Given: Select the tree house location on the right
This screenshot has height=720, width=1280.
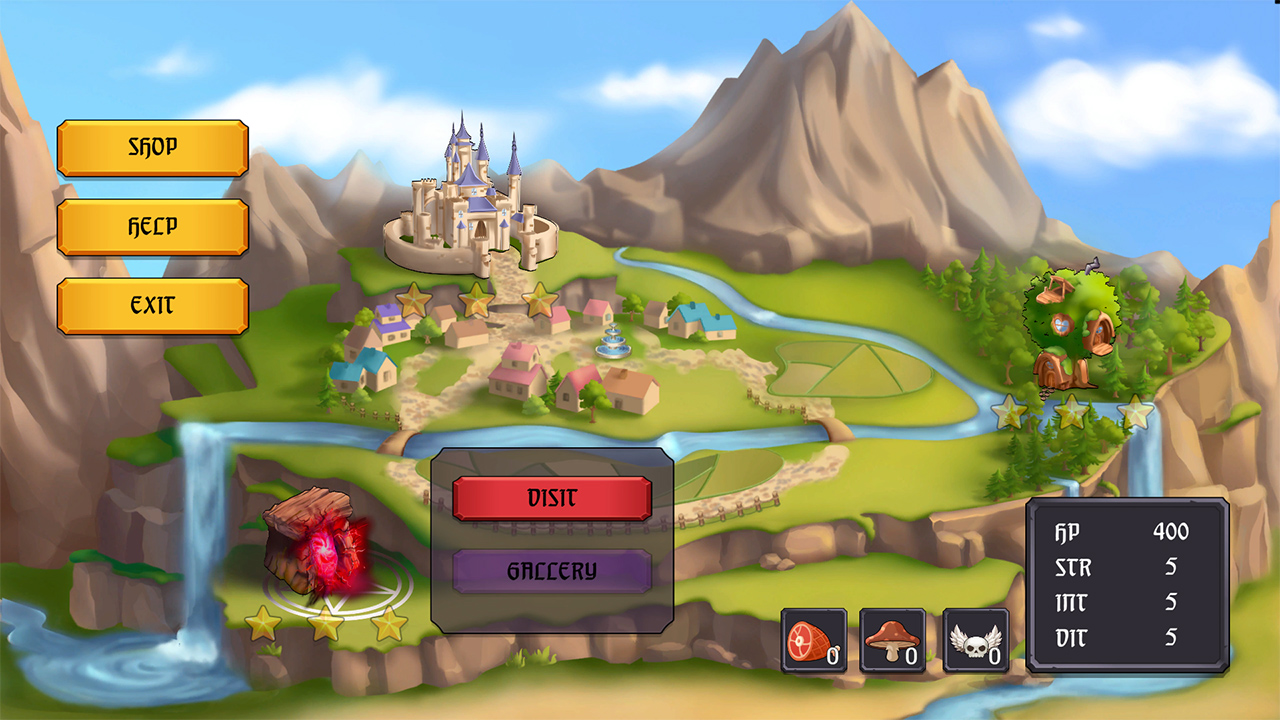Looking at the screenshot, I should [x=1070, y=330].
